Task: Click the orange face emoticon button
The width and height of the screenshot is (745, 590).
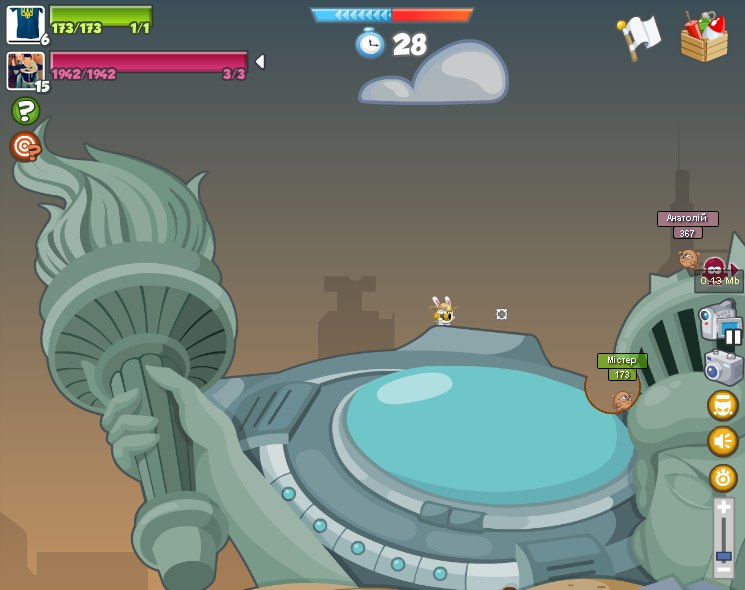Action: tap(722, 405)
